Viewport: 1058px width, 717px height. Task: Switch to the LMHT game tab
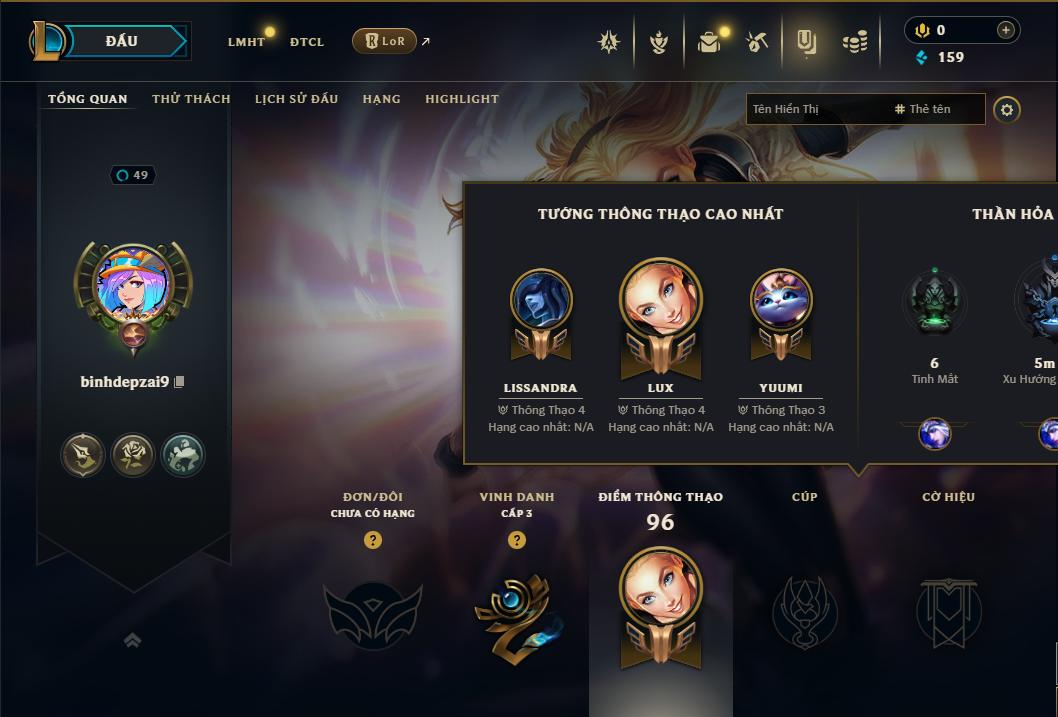tap(246, 42)
